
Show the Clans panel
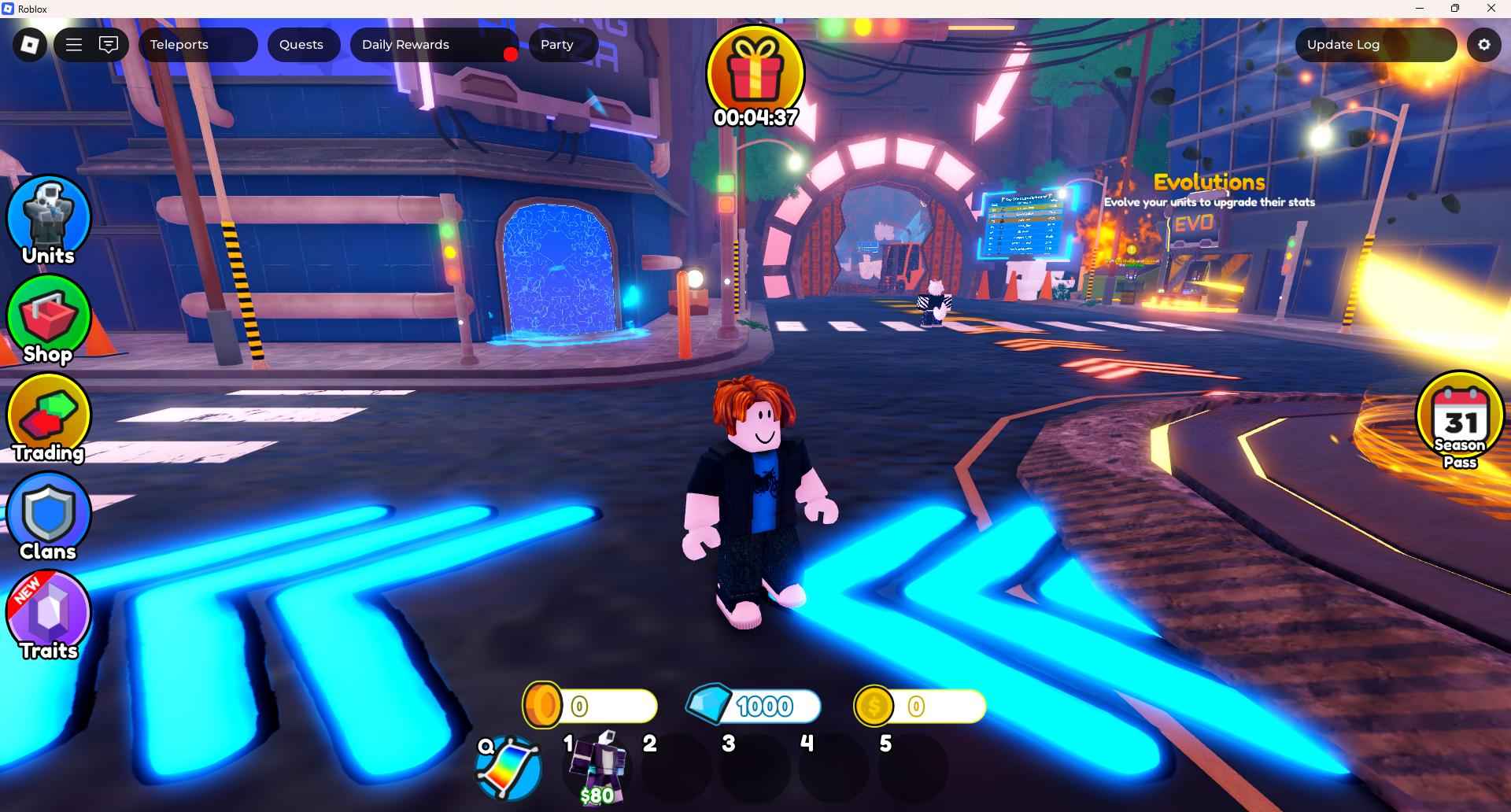49,517
